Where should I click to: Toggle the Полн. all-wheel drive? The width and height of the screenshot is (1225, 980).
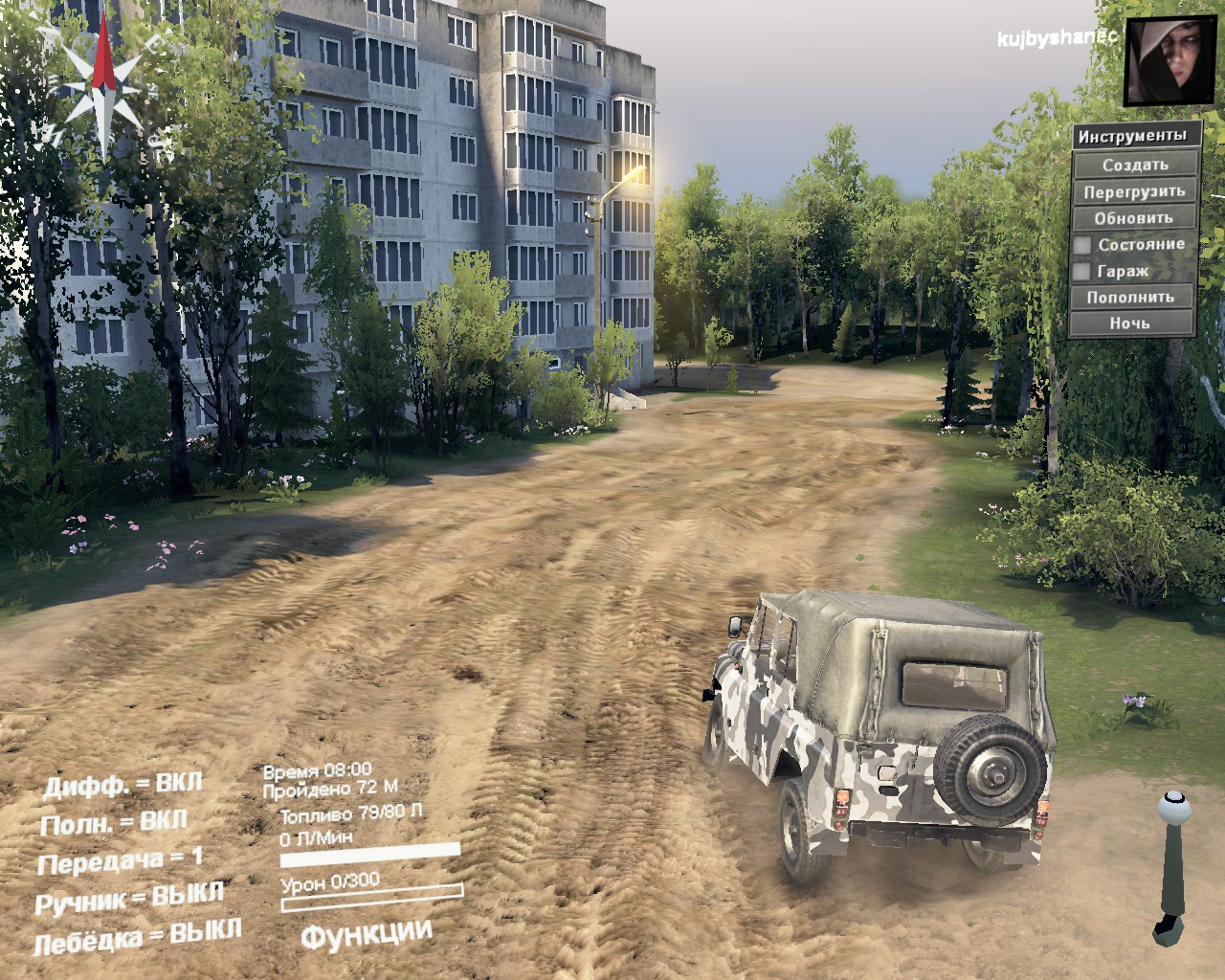pos(113,822)
